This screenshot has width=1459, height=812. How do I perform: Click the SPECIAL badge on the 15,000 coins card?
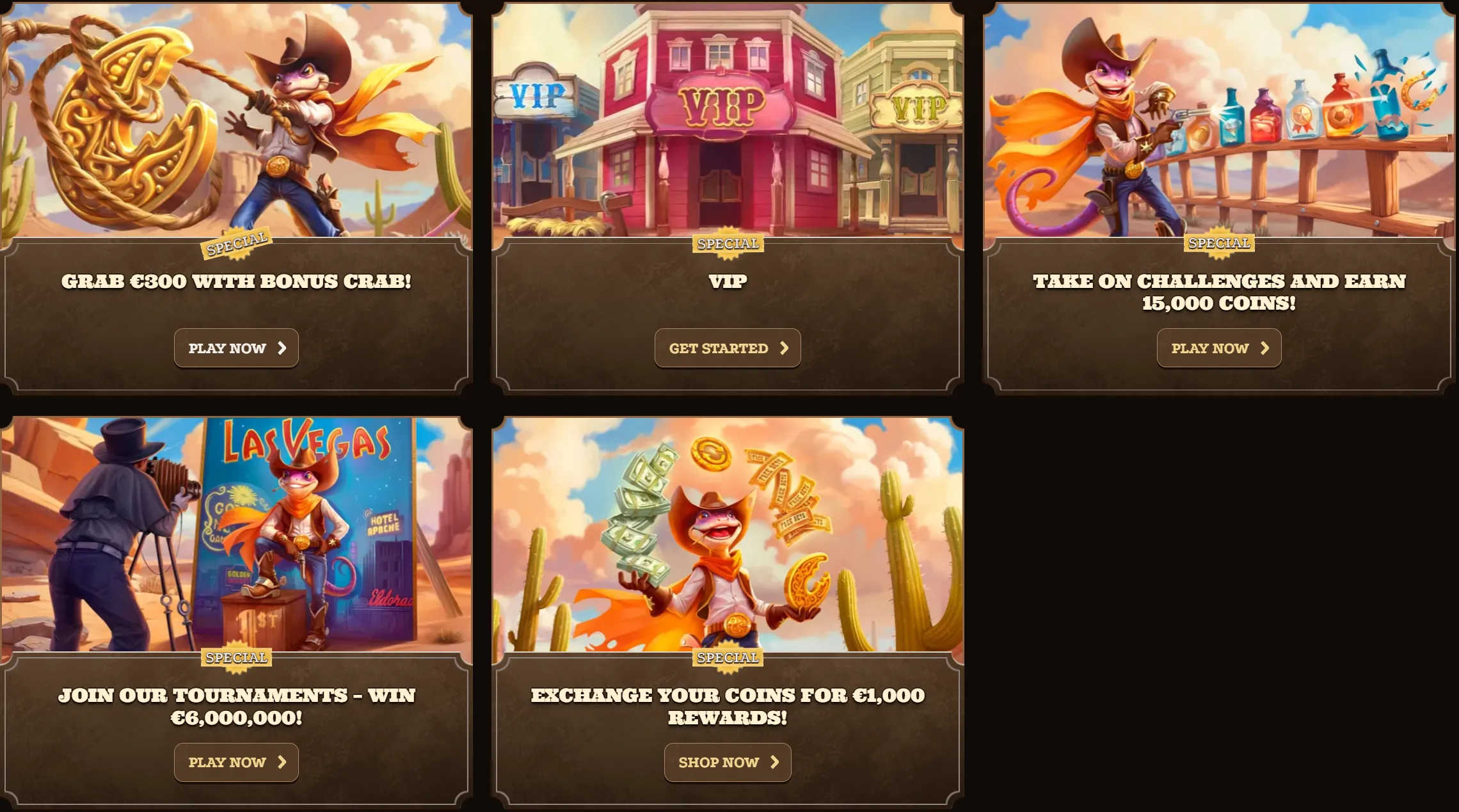point(1218,243)
